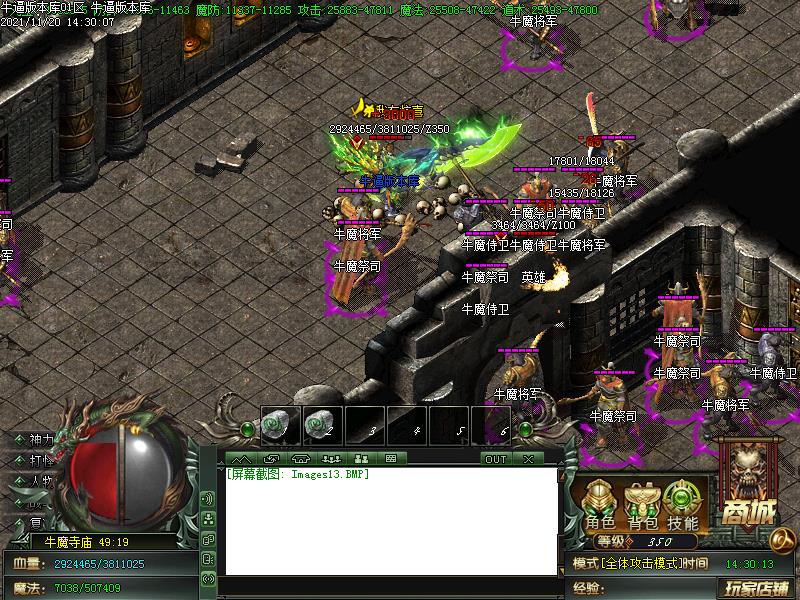The width and height of the screenshot is (800, 600).
Task: Click the green gem left of hotbar
Action: [x=247, y=430]
